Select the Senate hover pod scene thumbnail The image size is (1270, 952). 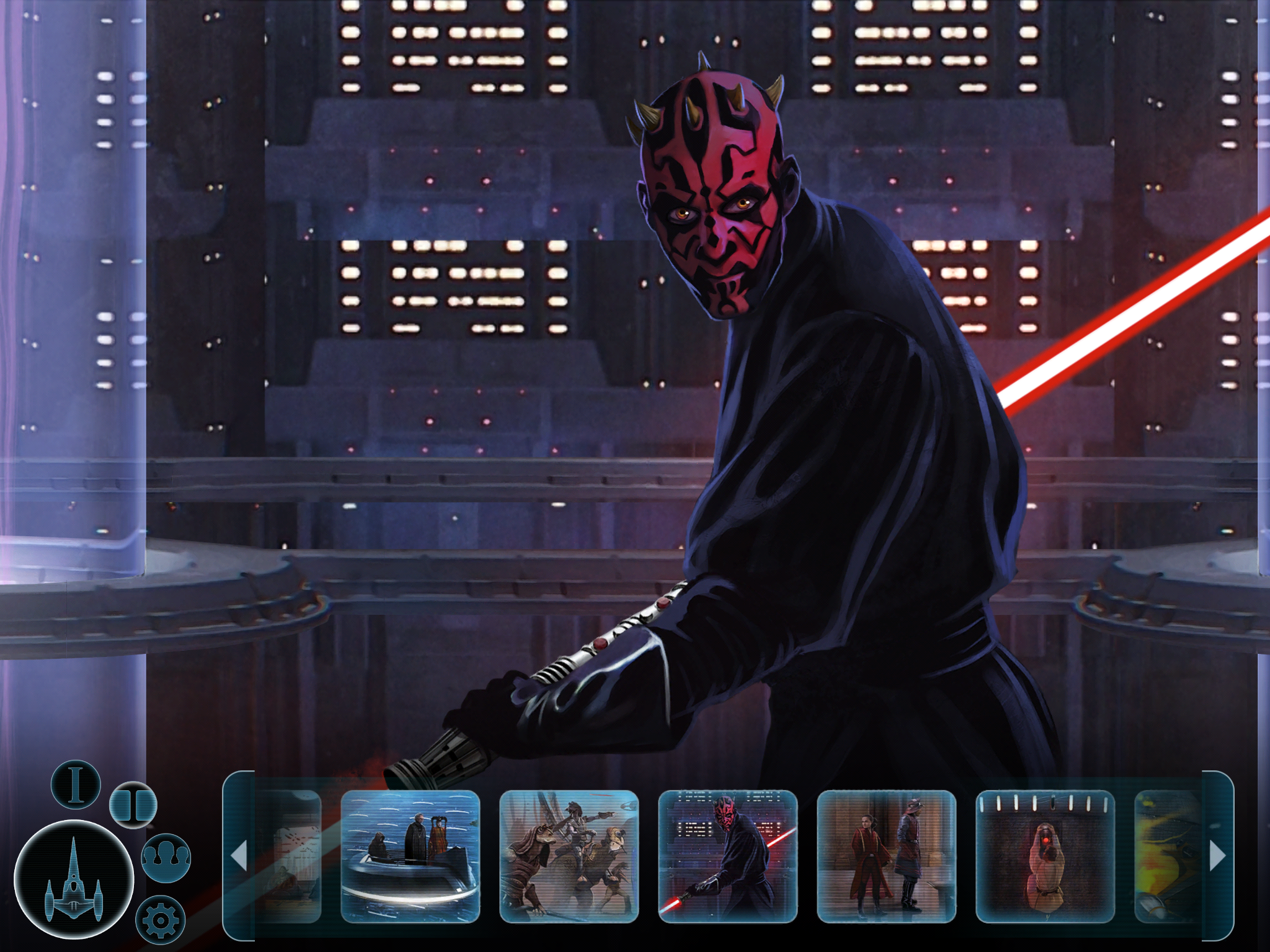click(411, 856)
